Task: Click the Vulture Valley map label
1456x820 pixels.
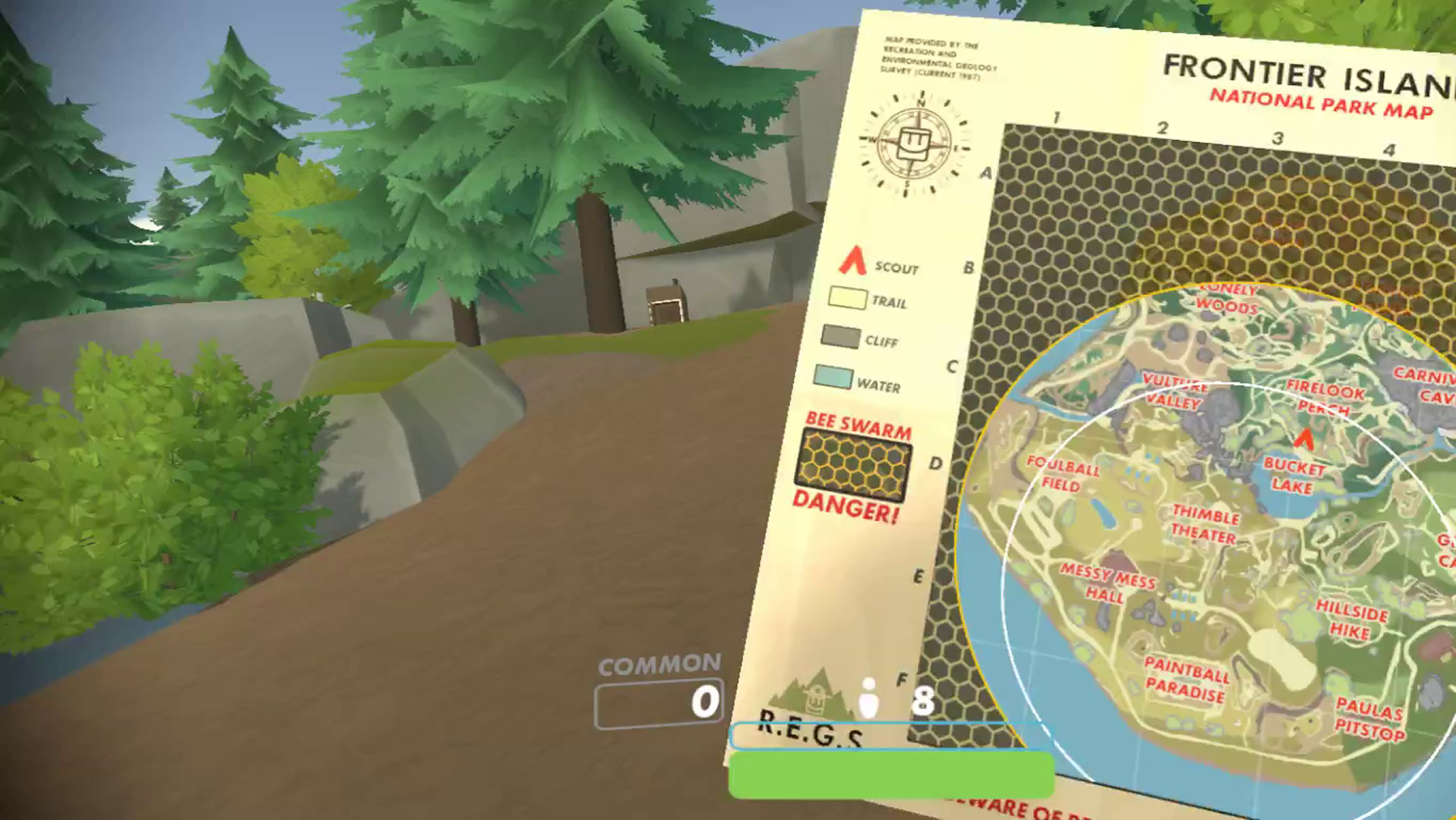Action: click(1175, 391)
